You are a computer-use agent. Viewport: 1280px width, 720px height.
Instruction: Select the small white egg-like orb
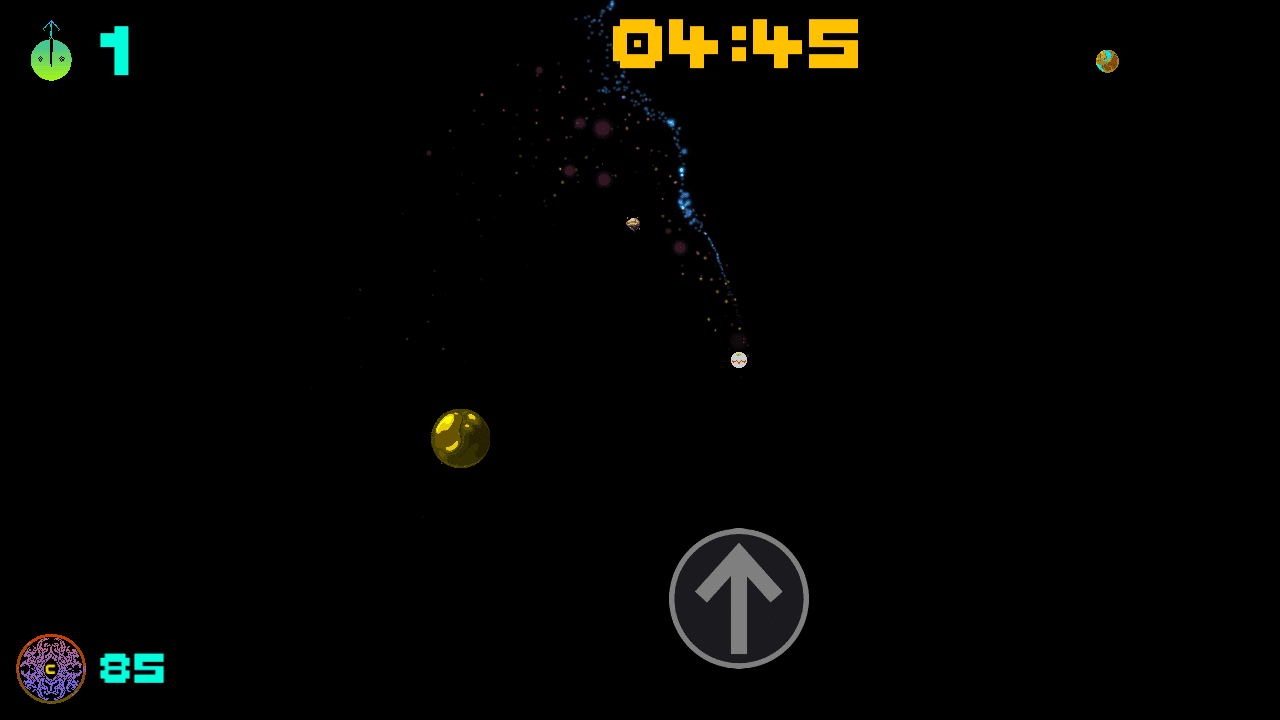(739, 359)
